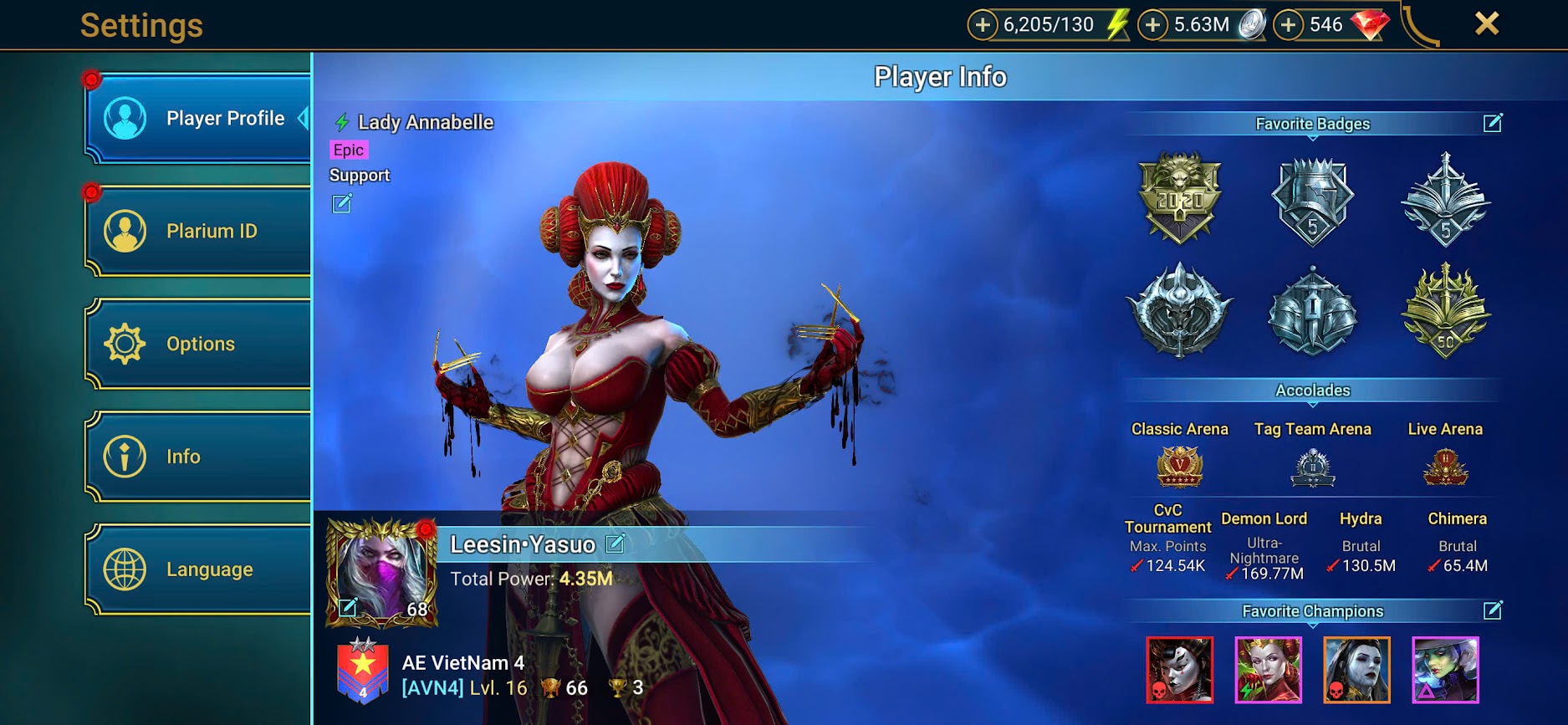Image resolution: width=1568 pixels, height=725 pixels.
Task: Change the showcased champion Lady Annabelle
Action: [x=342, y=203]
